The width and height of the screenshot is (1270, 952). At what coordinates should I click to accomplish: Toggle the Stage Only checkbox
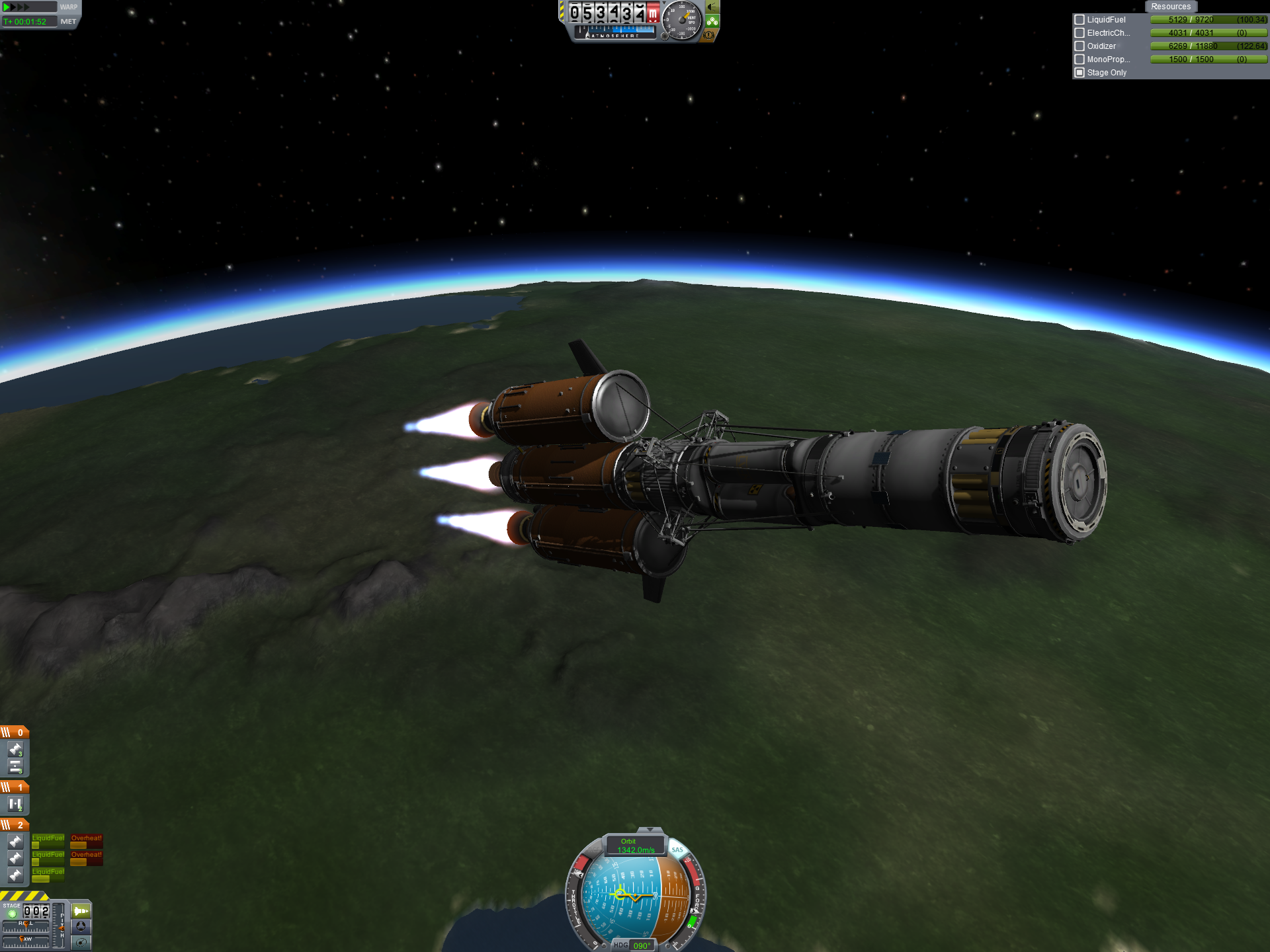tap(1079, 73)
